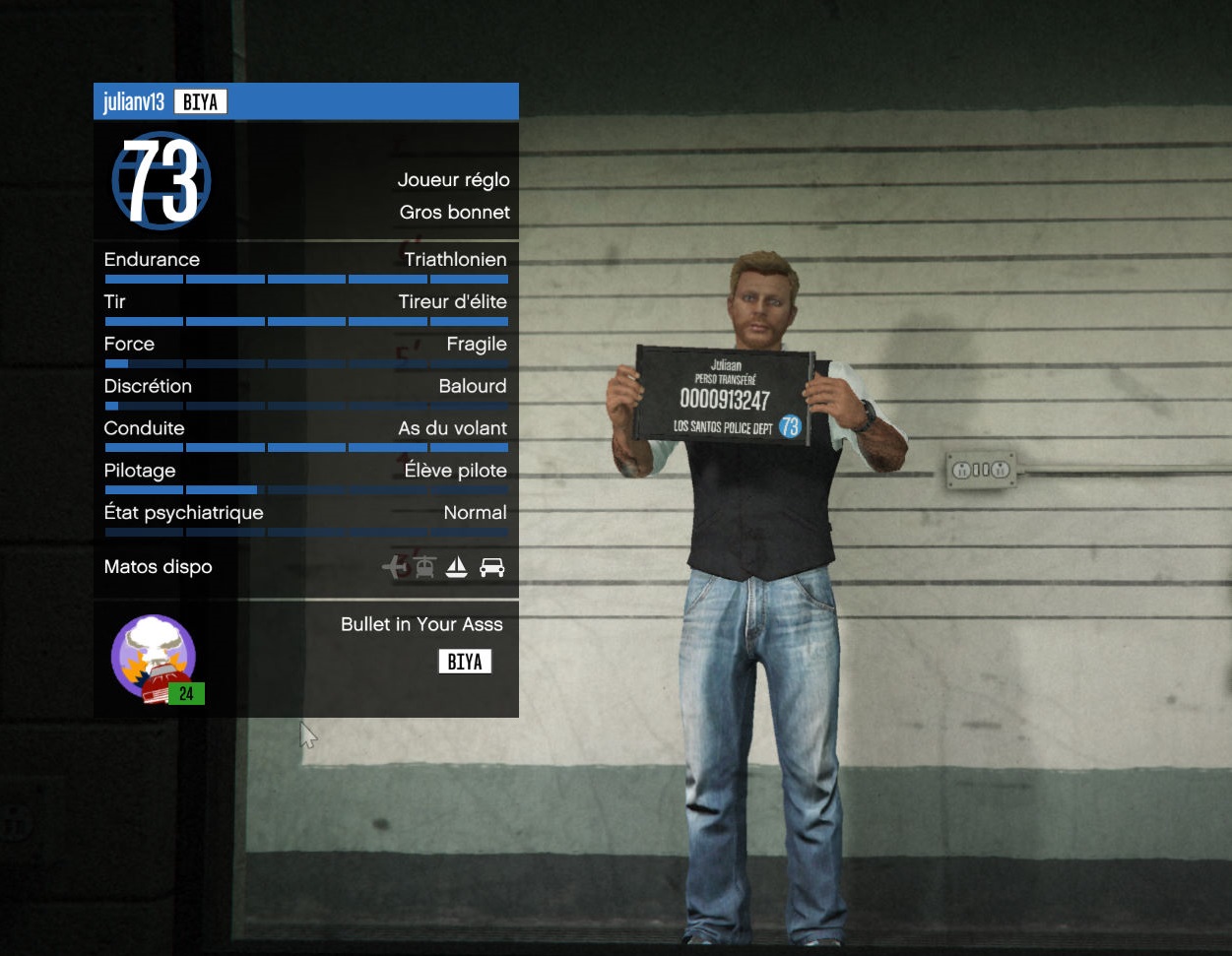The width and height of the screenshot is (1232, 956).
Task: Click the BIYA tag under the crew name
Action: pyautogui.click(x=465, y=662)
